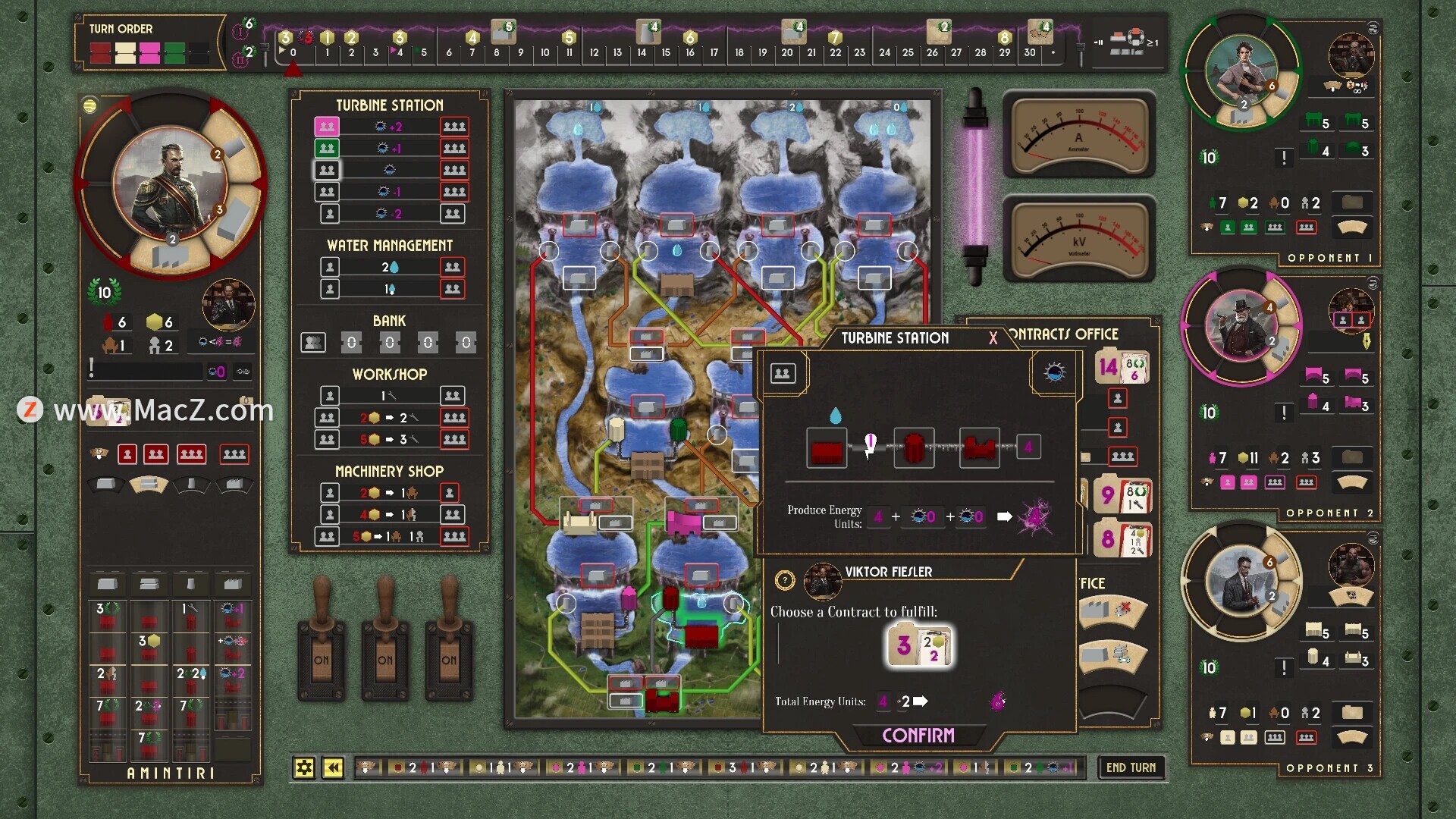1456x819 pixels.
Task: Choose Workshop one-wrench action row
Action: tap(390, 396)
